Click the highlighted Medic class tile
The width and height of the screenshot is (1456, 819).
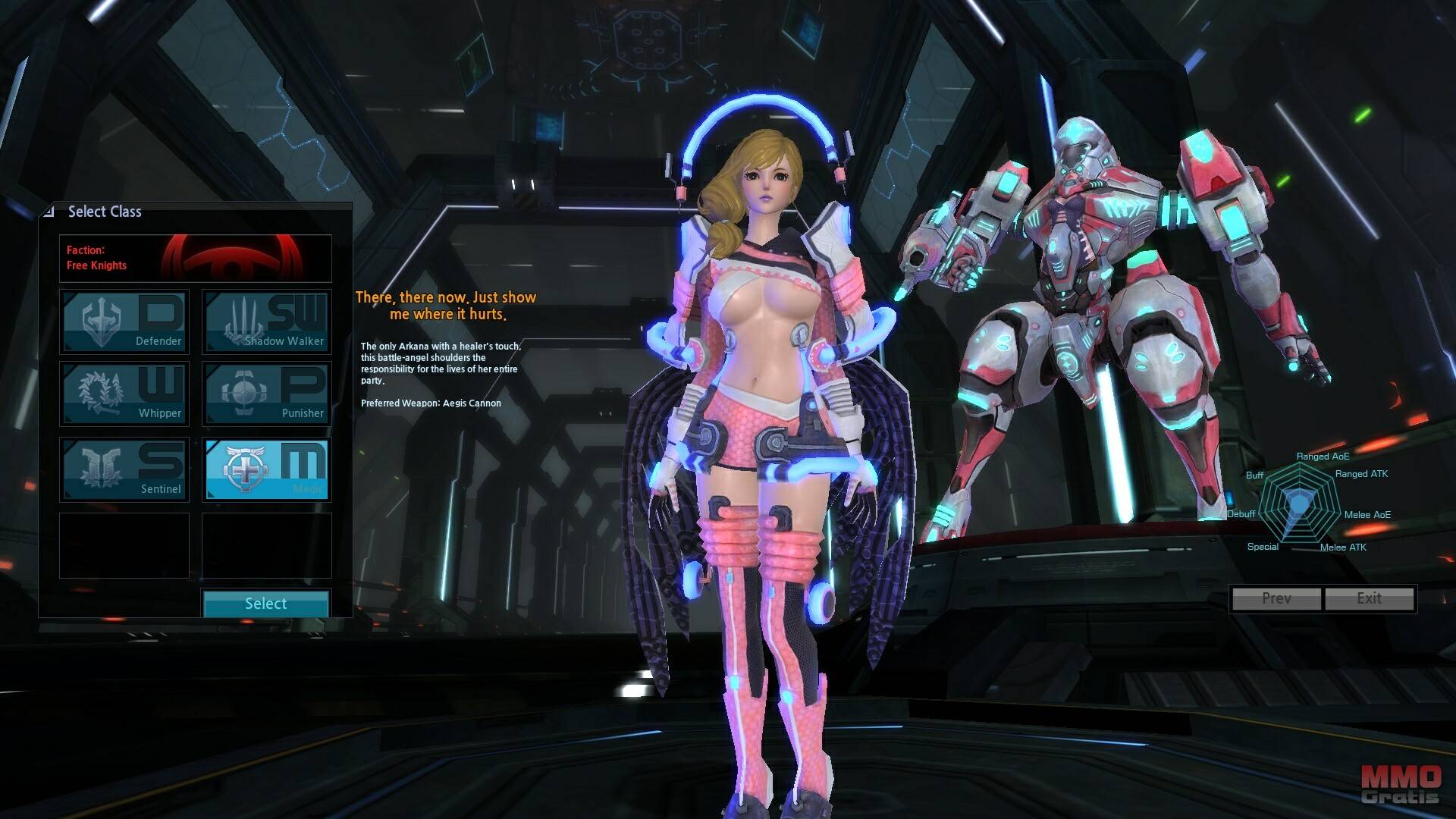pos(266,469)
